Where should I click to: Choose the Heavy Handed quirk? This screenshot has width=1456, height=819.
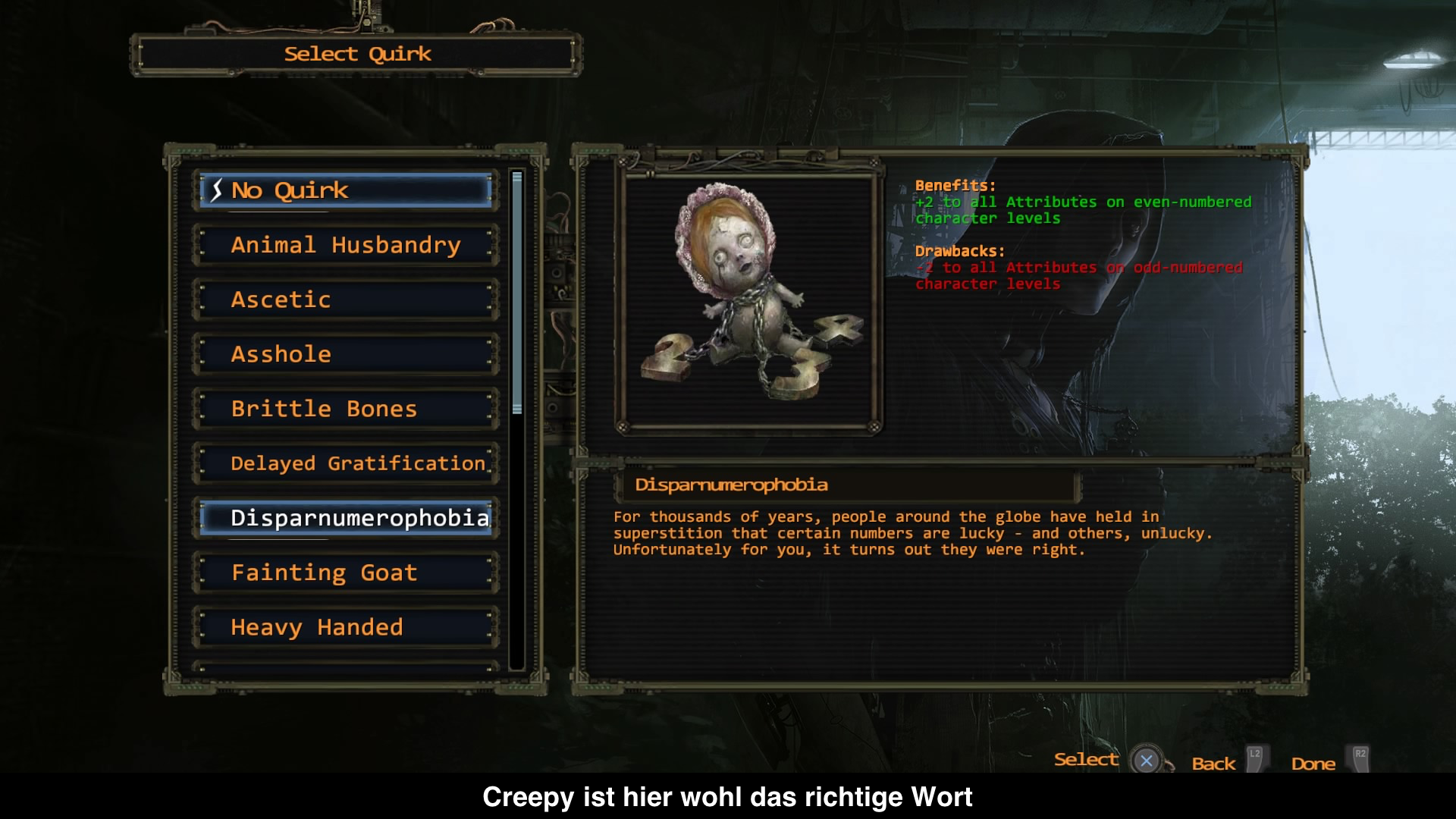[x=346, y=627]
